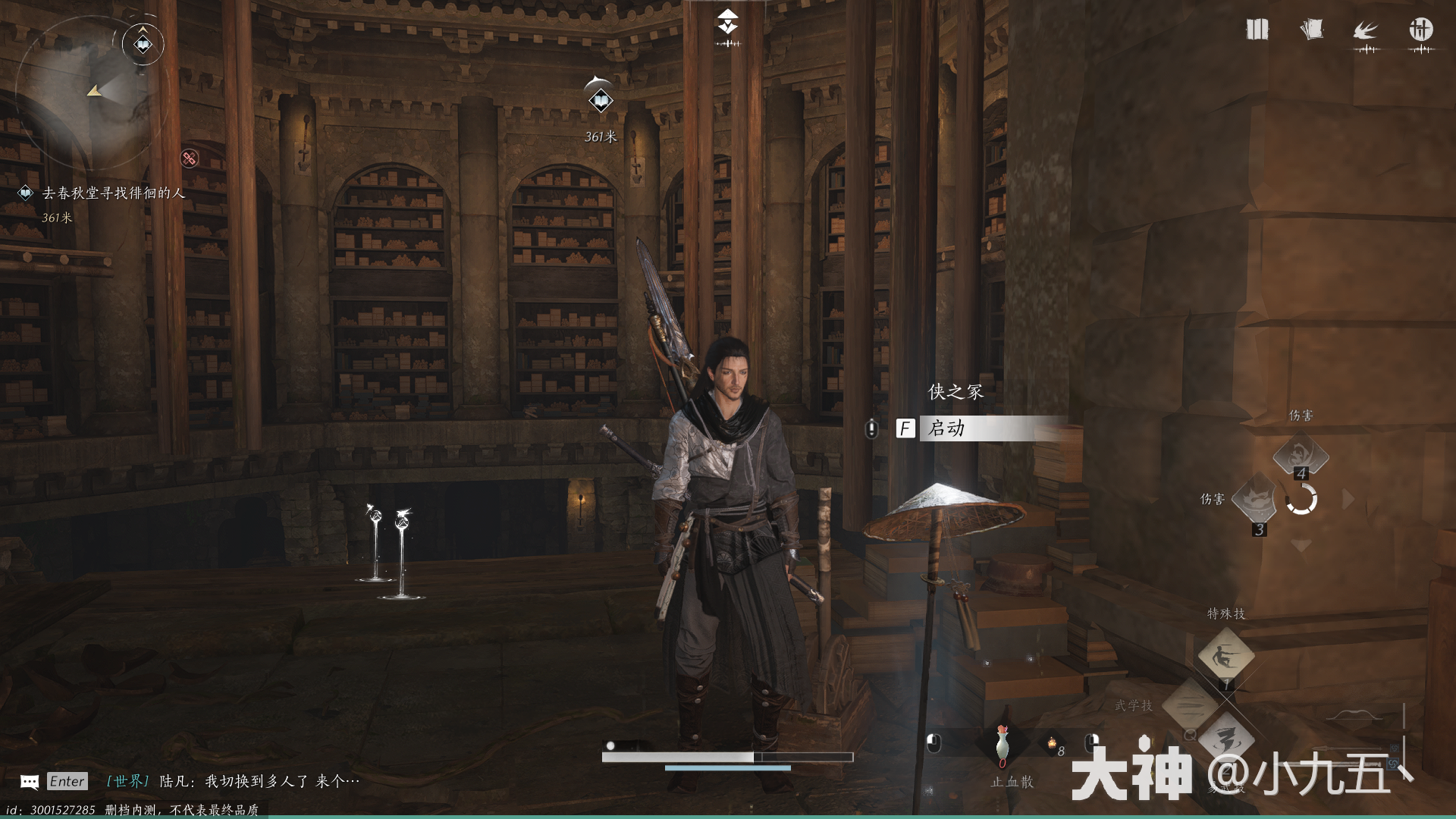1456x819 pixels.
Task: Click the 世界 channel chat message
Action: [234, 781]
